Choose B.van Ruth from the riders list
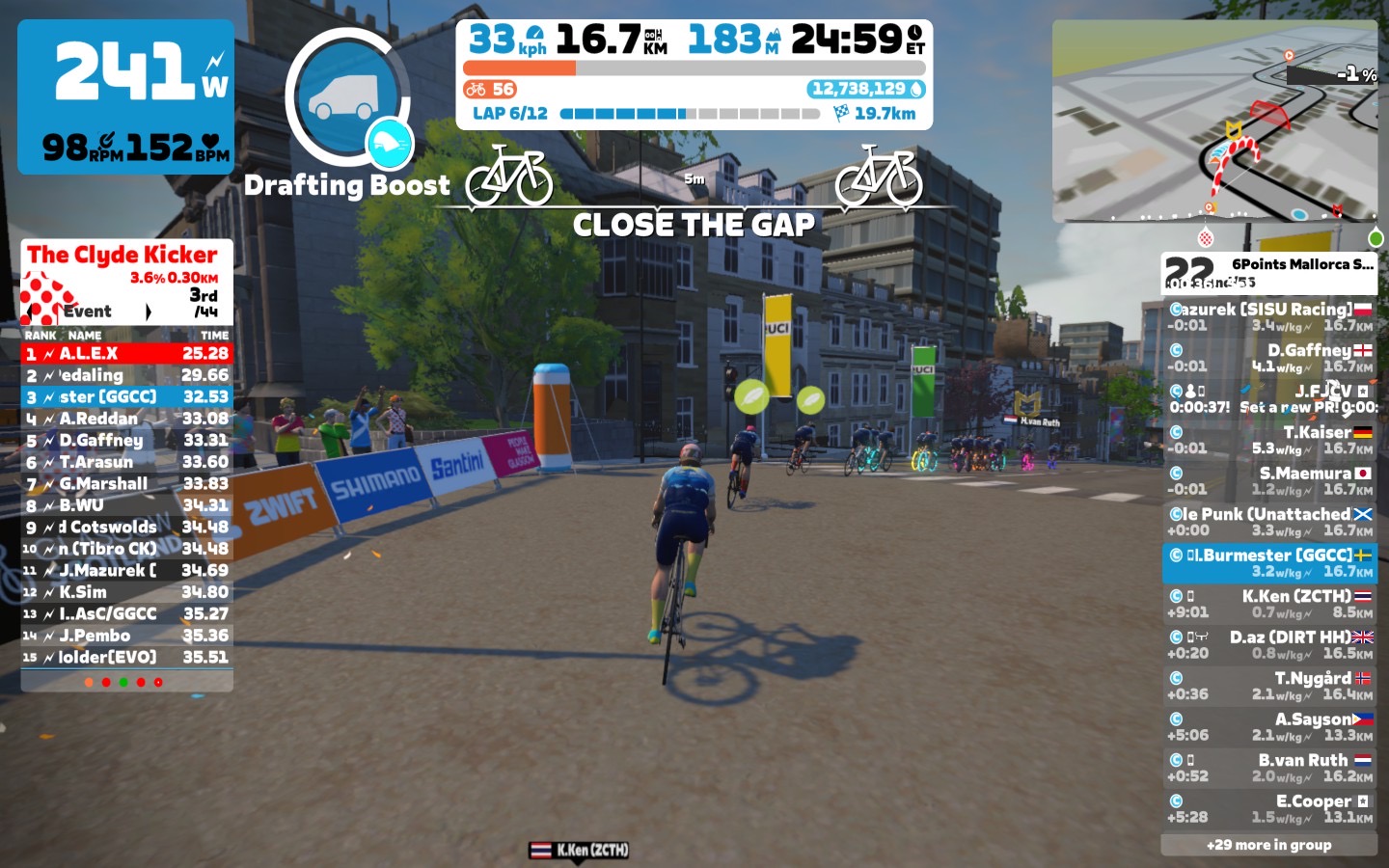The image size is (1389, 868). [1269, 768]
